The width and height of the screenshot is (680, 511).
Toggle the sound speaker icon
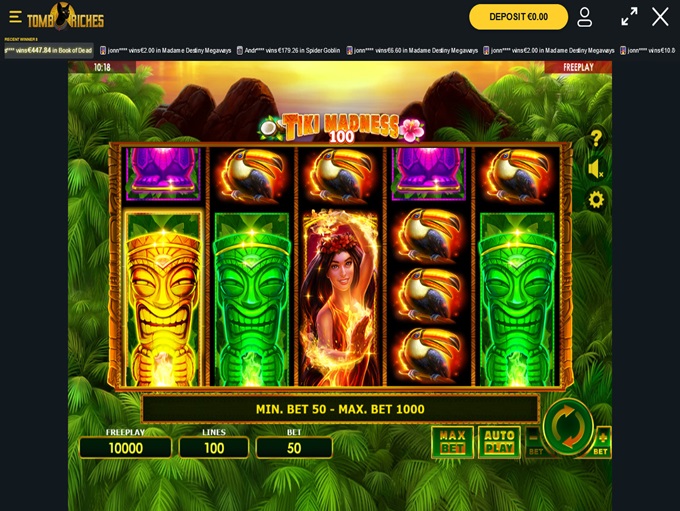click(596, 169)
